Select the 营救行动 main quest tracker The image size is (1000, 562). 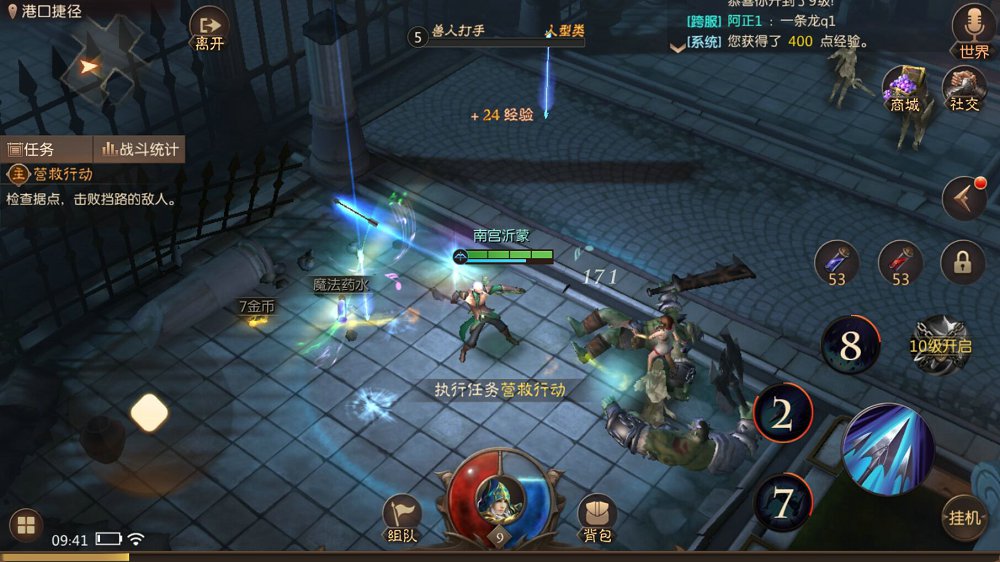pyautogui.click(x=60, y=174)
